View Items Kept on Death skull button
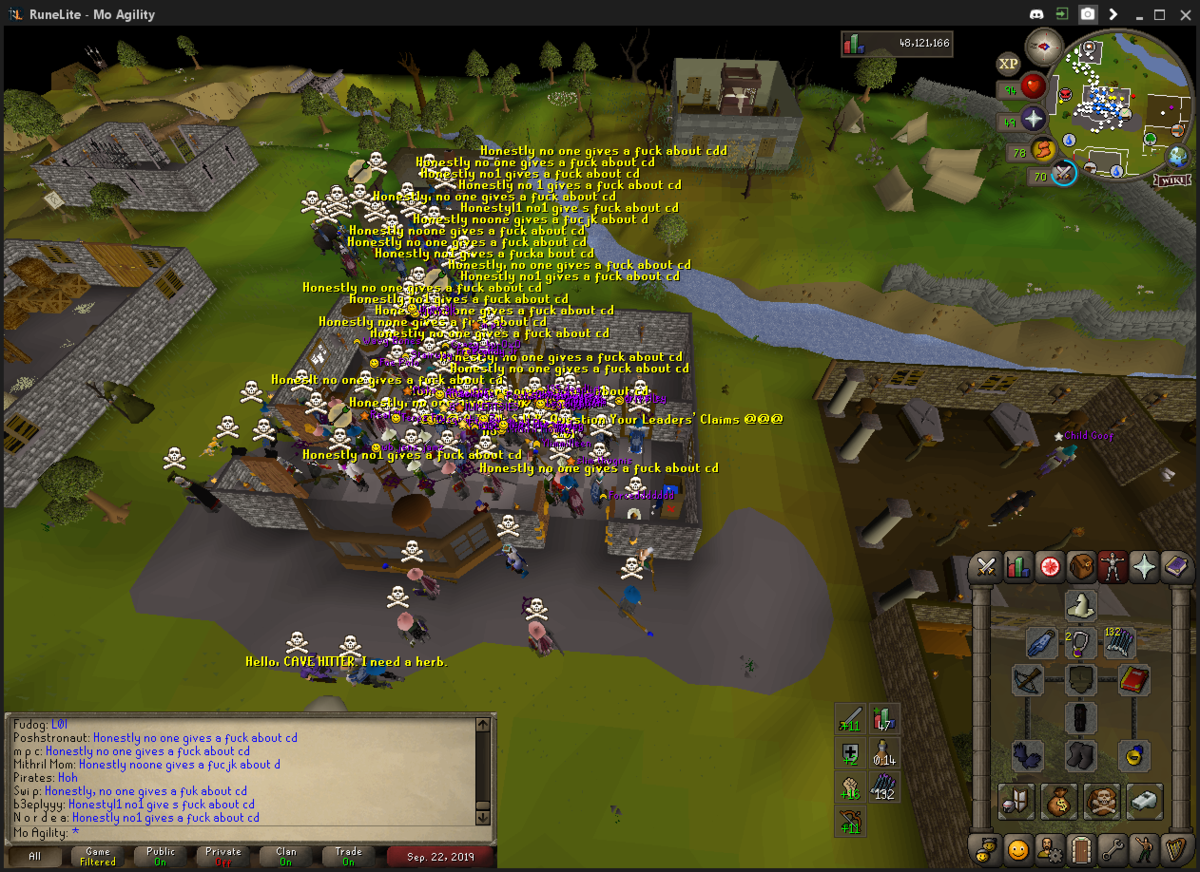Viewport: 1200px width, 872px height. (1101, 800)
